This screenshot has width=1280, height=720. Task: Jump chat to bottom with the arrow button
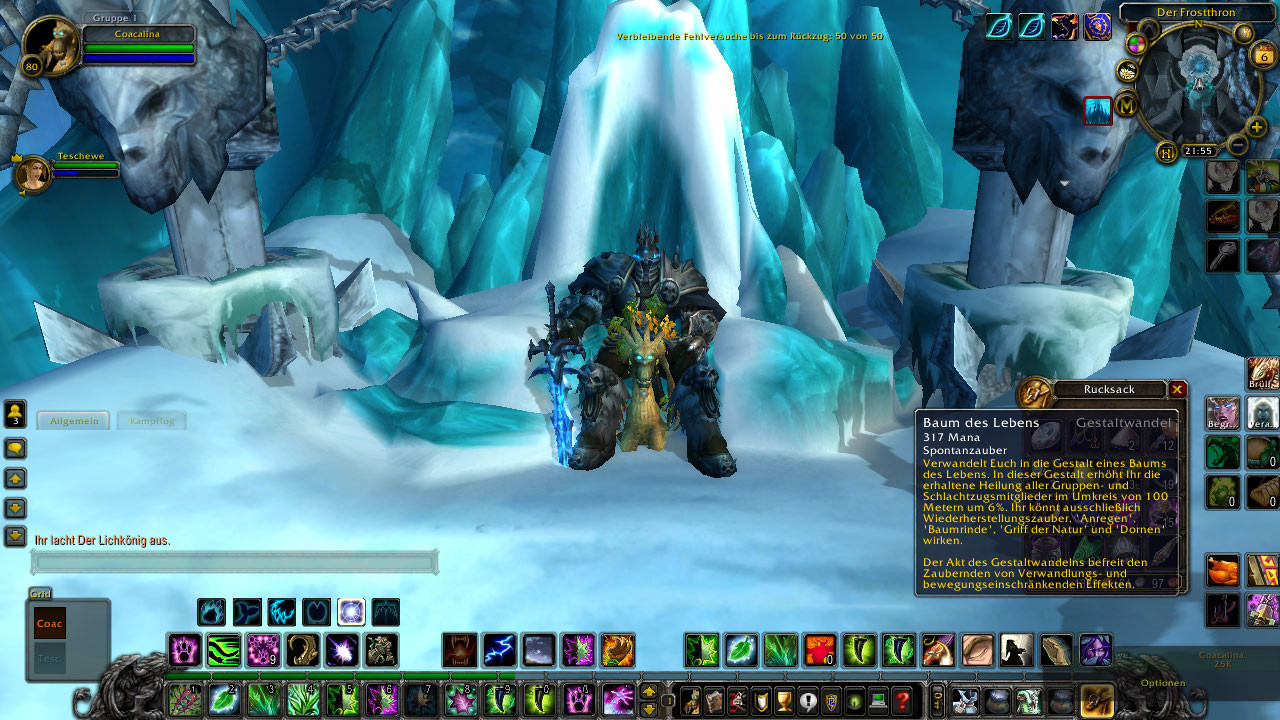click(15, 537)
